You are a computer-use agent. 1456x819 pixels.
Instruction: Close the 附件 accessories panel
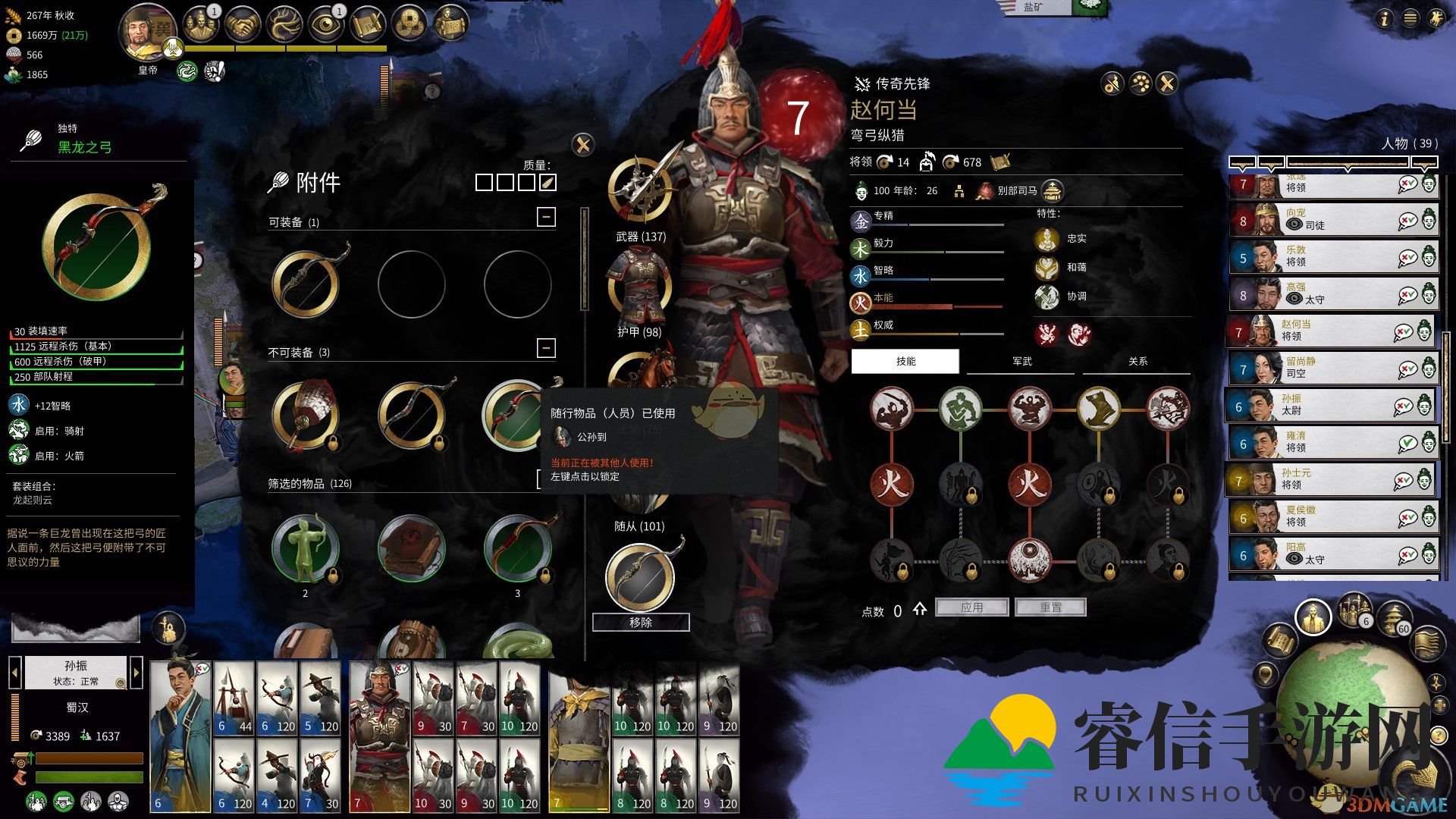[582, 145]
